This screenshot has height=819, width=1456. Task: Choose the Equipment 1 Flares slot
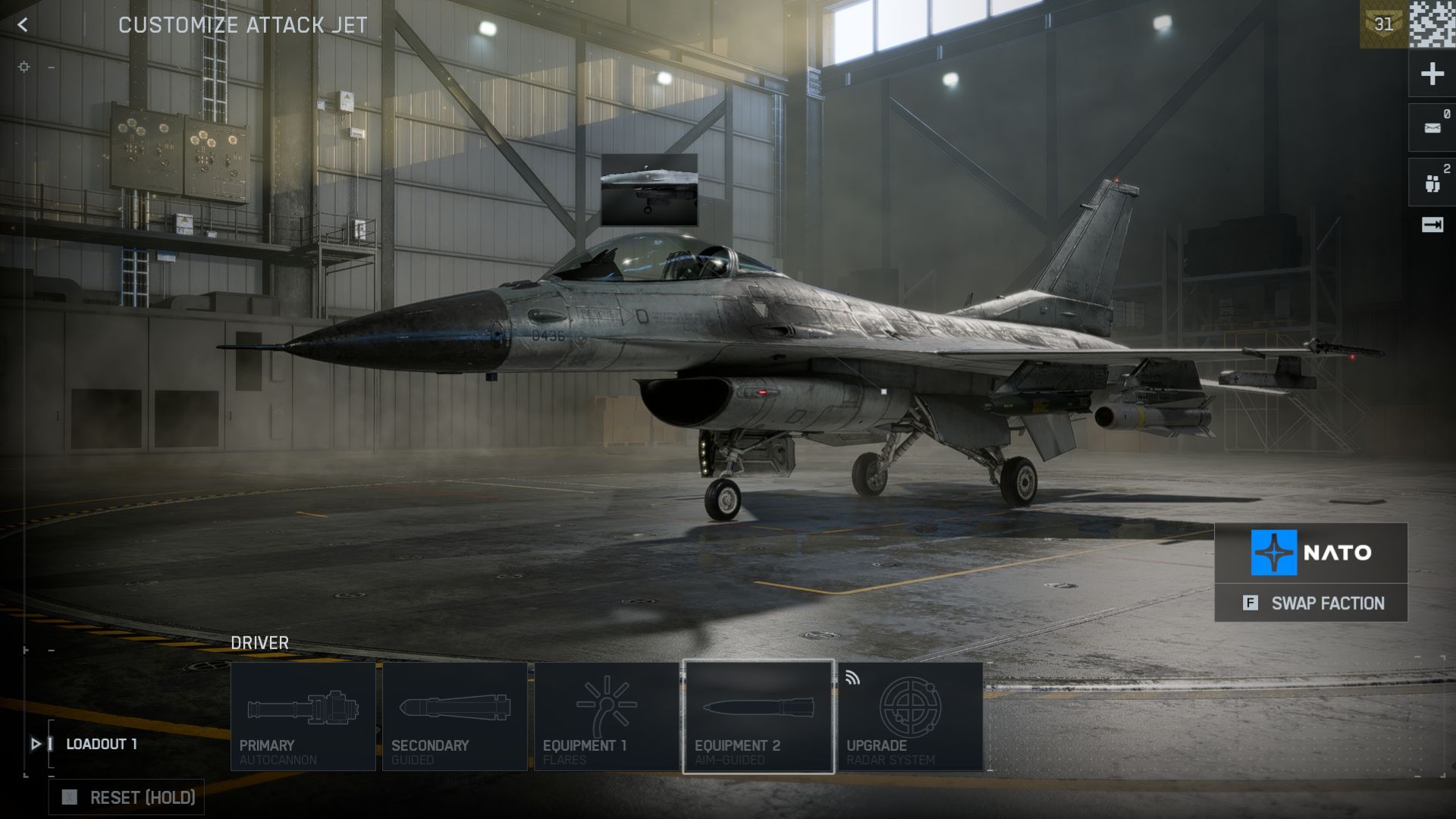coord(607,717)
